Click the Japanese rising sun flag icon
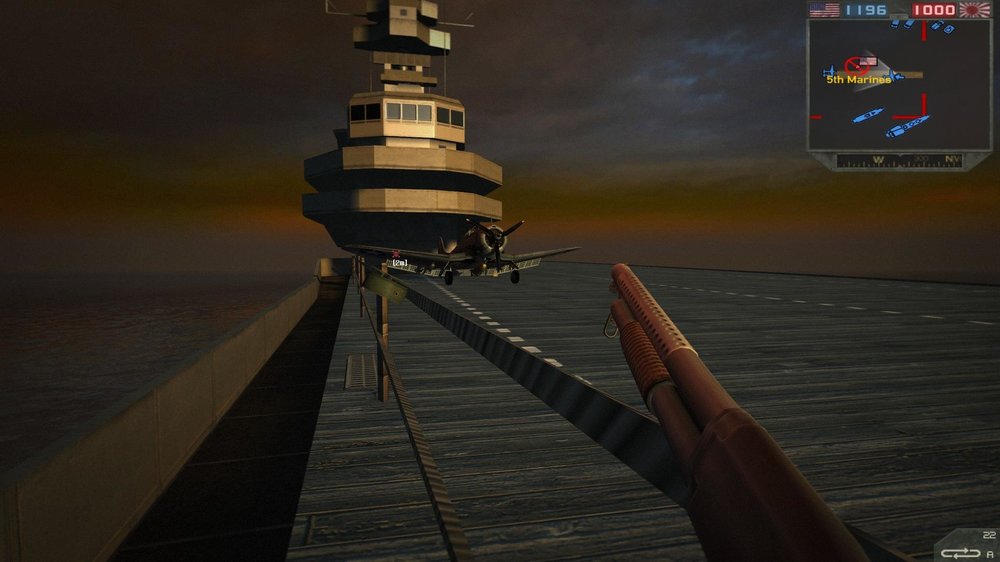Viewport: 1000px width, 562px height. point(973,10)
